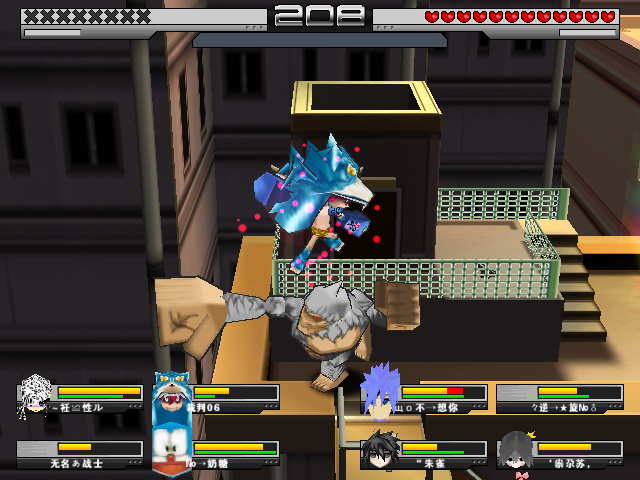
Task: Select the white-haired player portrait
Action: (x=36, y=396)
